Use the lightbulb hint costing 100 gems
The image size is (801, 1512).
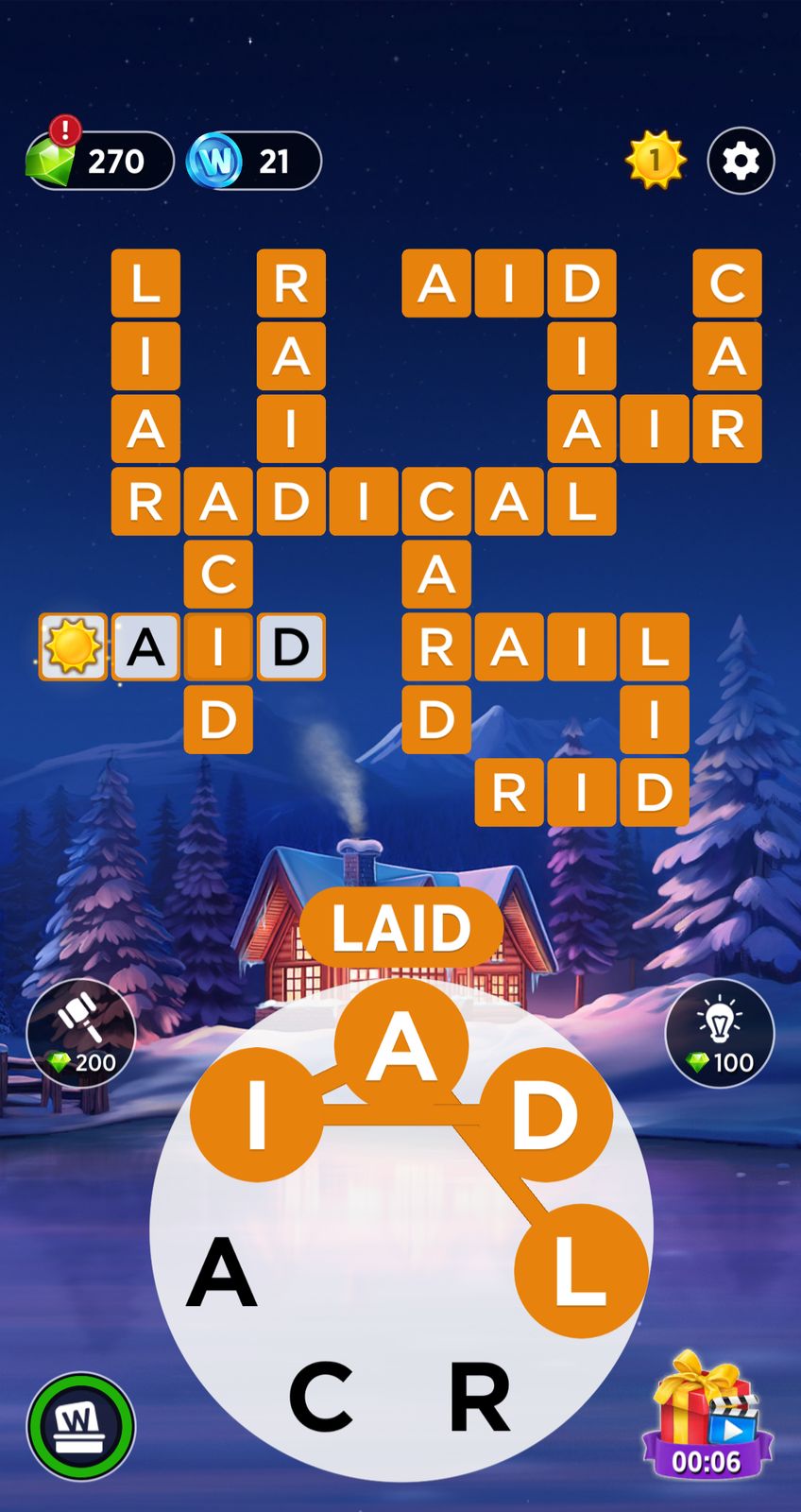(719, 1033)
